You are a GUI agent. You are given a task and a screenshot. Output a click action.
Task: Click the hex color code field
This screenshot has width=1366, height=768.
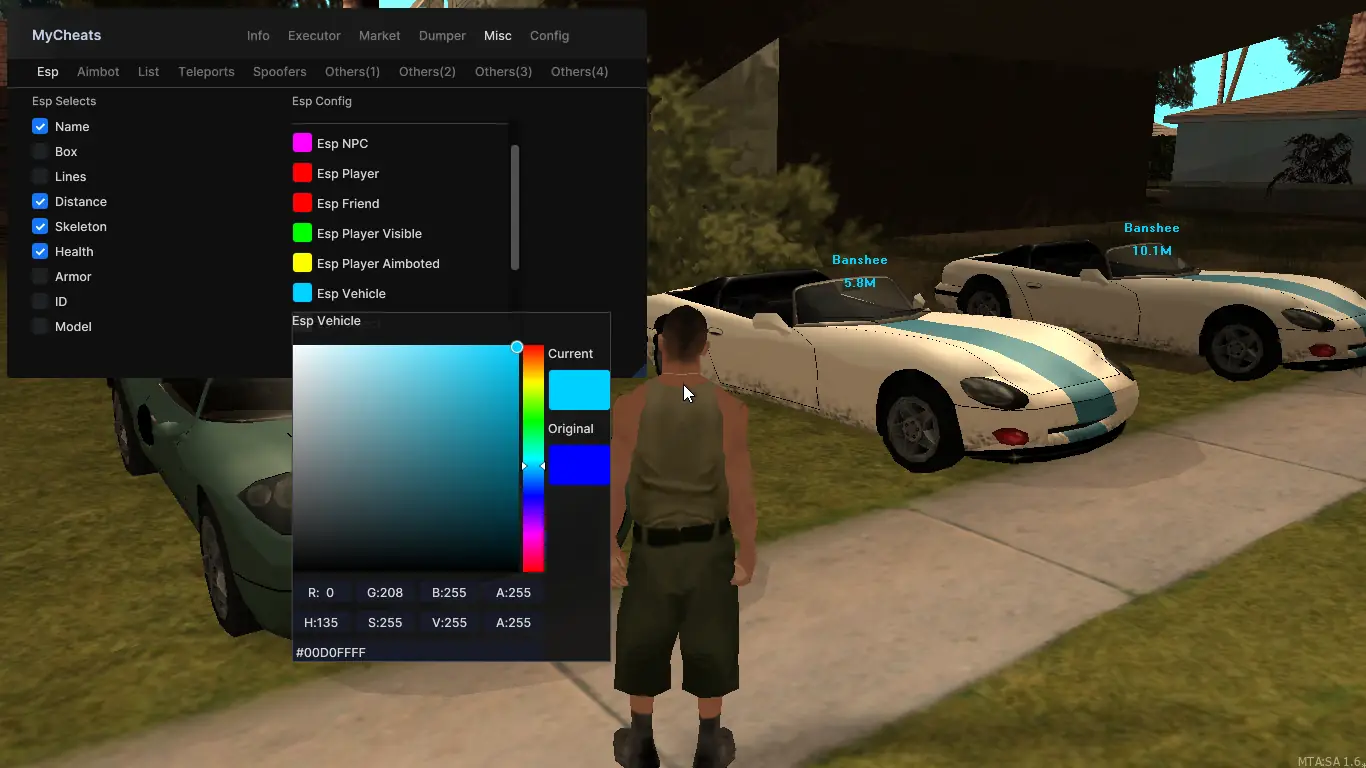[418, 652]
